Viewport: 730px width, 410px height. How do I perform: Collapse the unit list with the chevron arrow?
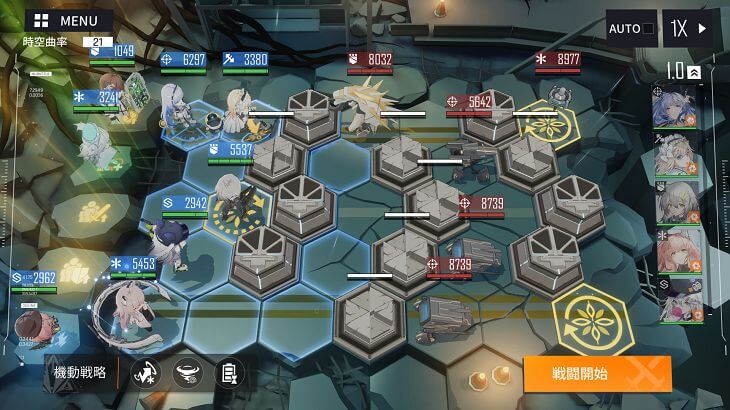(693, 72)
